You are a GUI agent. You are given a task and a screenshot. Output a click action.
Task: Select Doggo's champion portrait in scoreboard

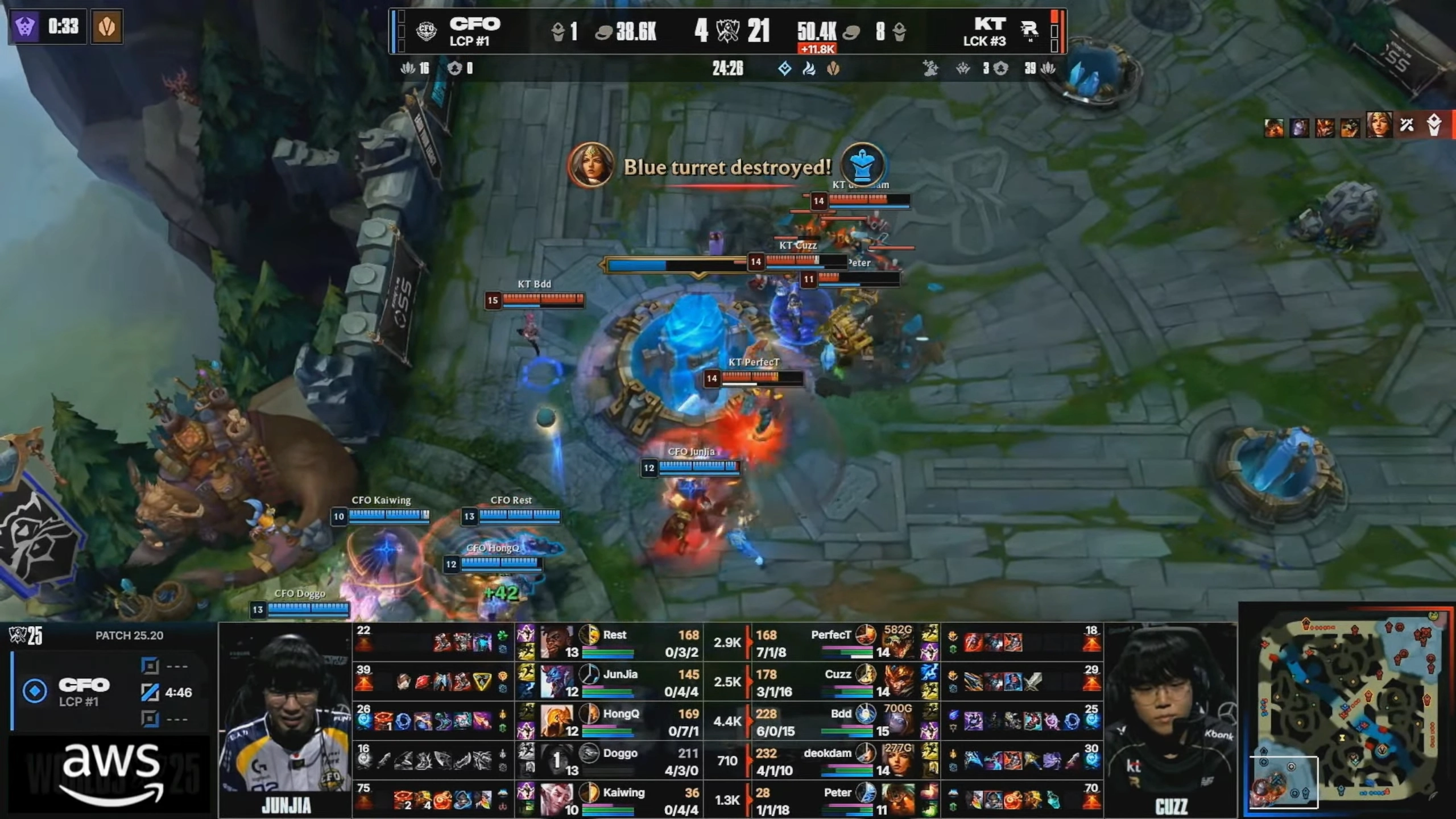557,760
